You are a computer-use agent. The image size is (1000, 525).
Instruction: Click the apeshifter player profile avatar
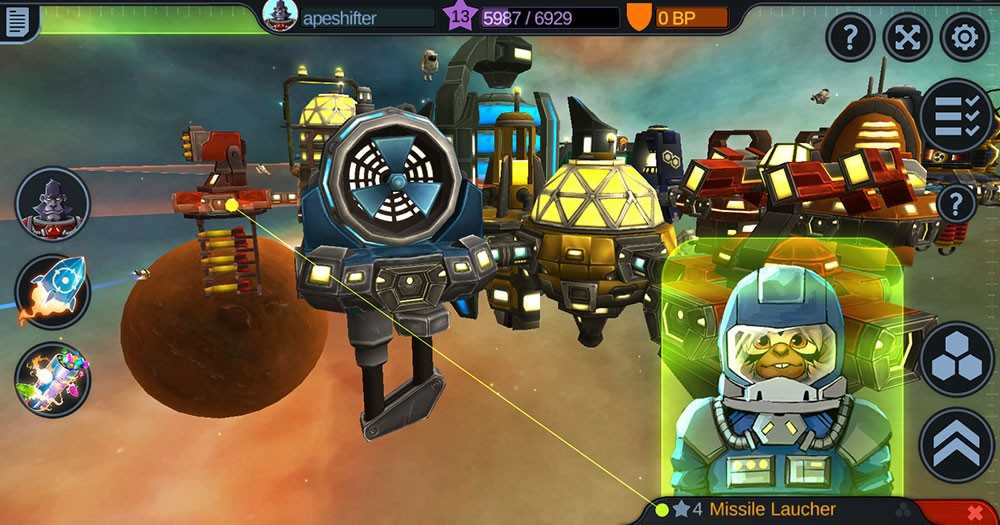(280, 16)
